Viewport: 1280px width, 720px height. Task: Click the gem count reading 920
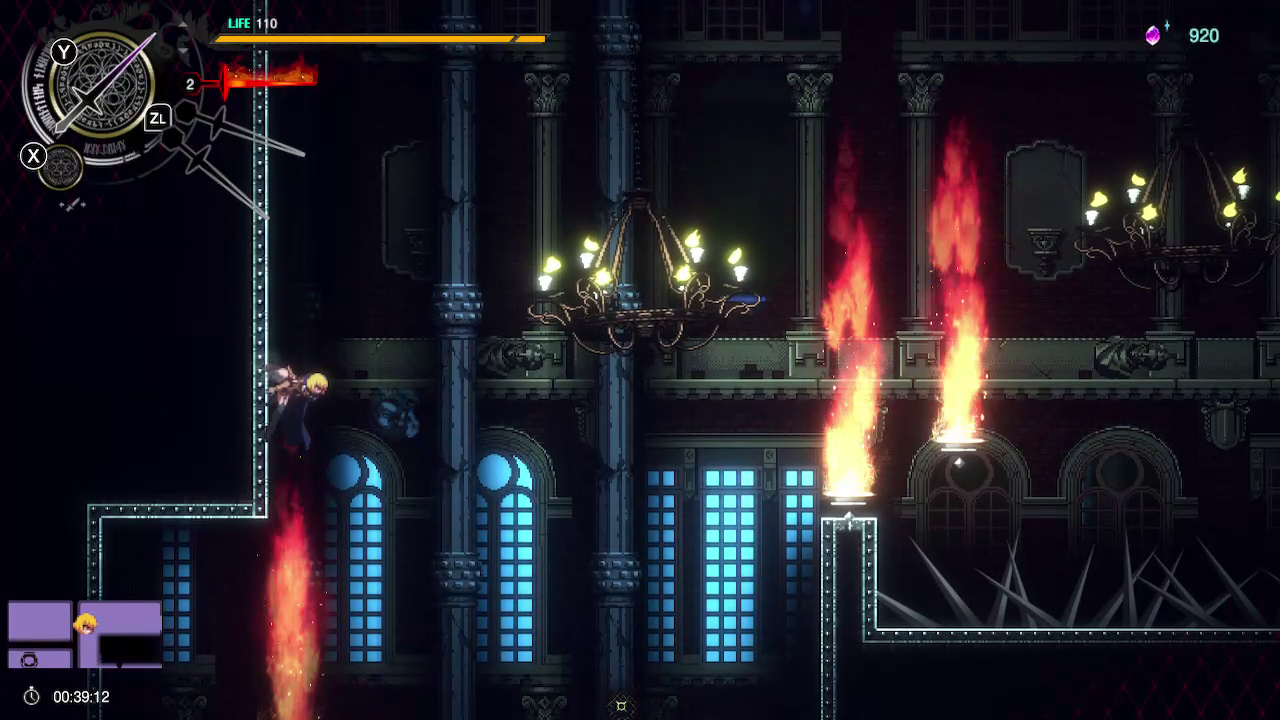[x=1204, y=36]
